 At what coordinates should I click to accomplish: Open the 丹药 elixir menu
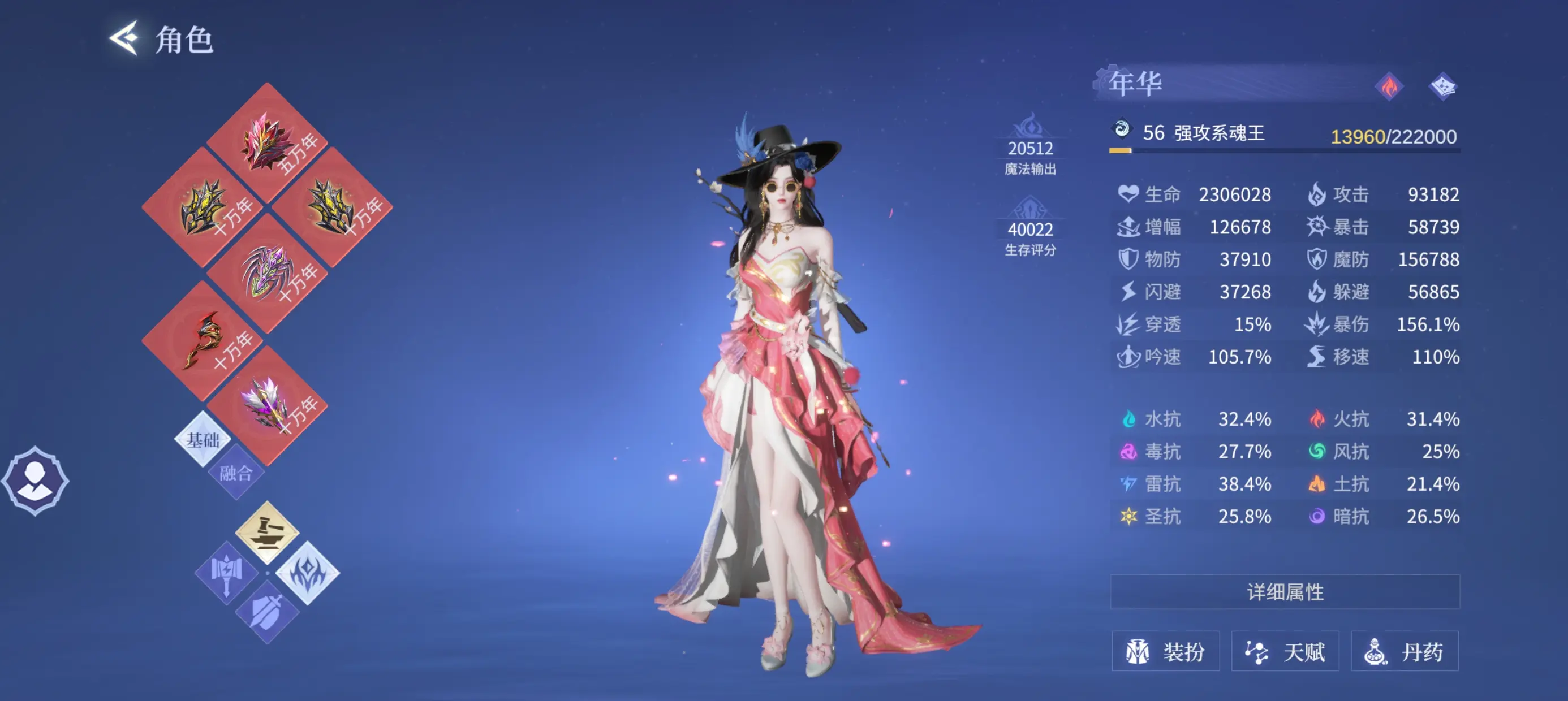click(1406, 651)
